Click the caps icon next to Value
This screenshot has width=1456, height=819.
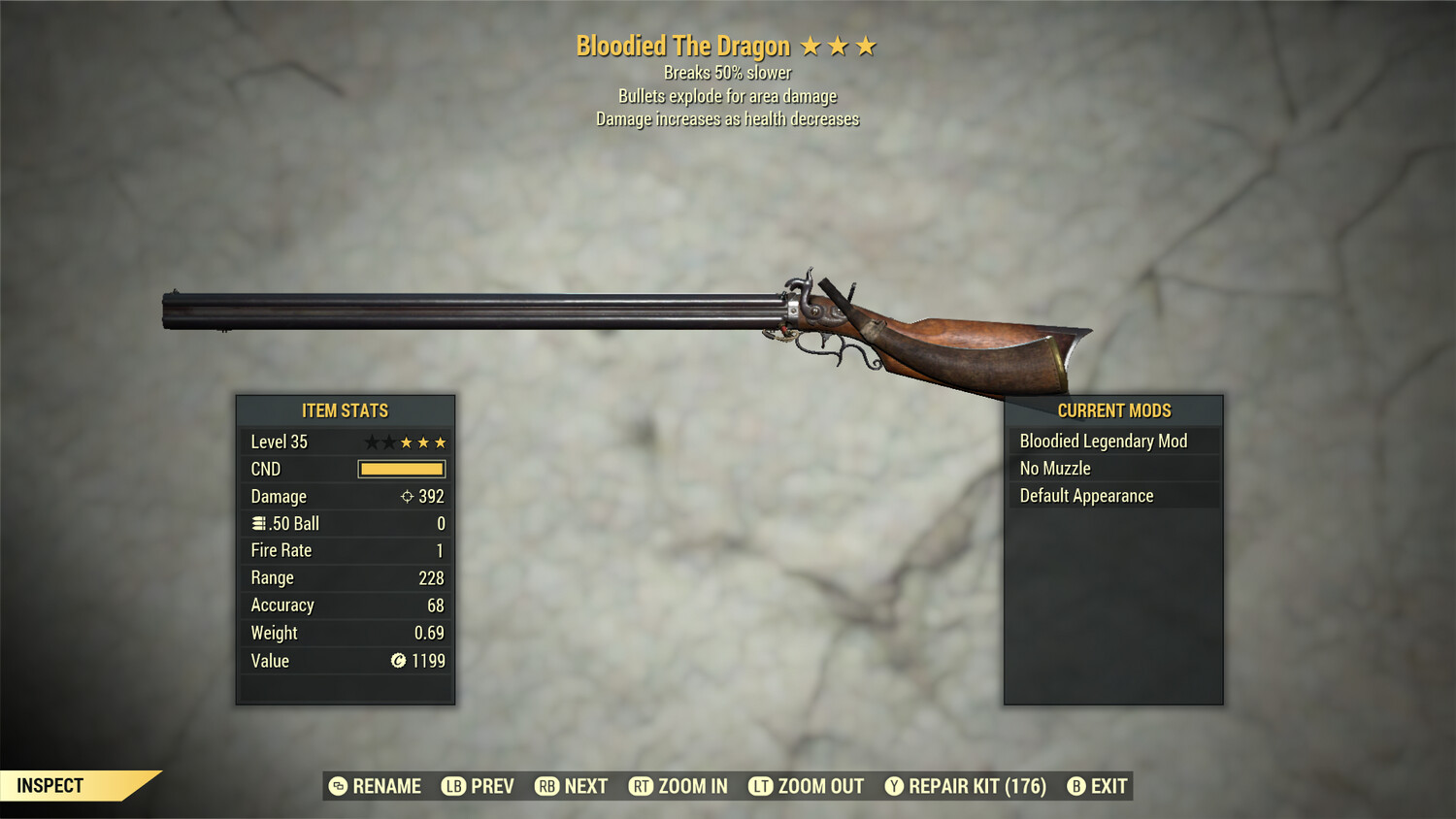click(x=396, y=661)
